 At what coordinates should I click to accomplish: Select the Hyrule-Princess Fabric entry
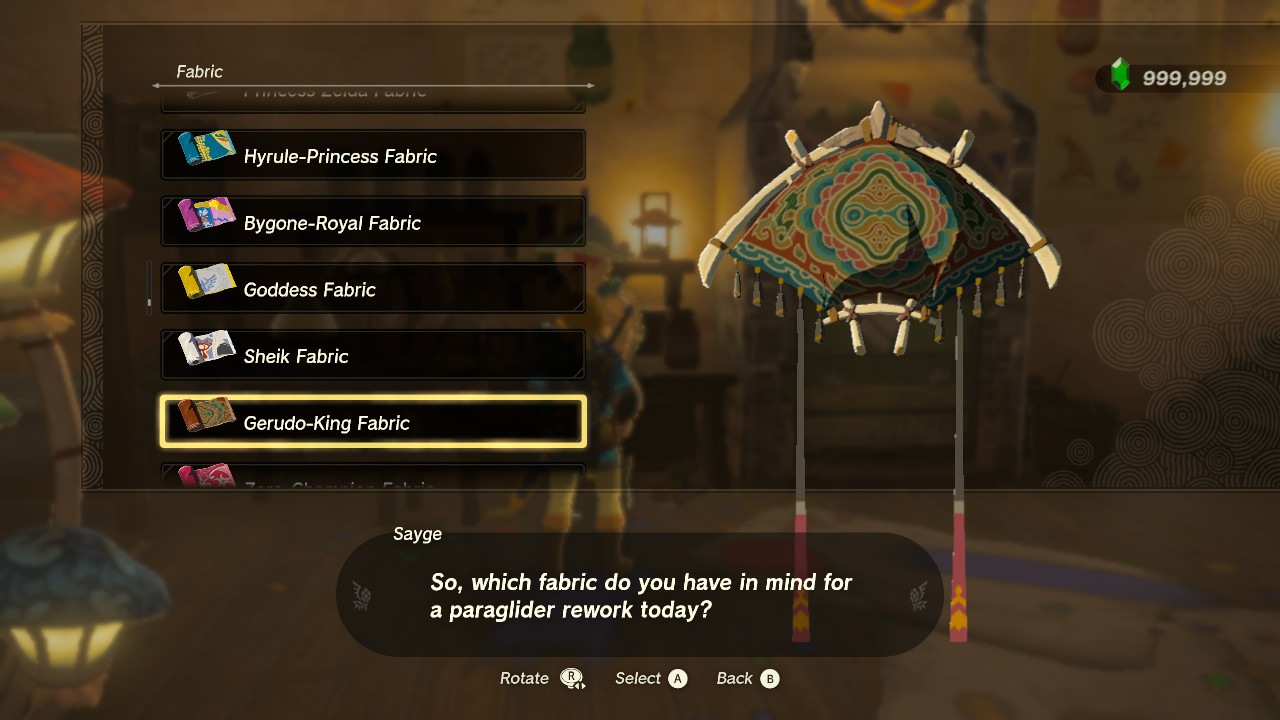pos(373,156)
